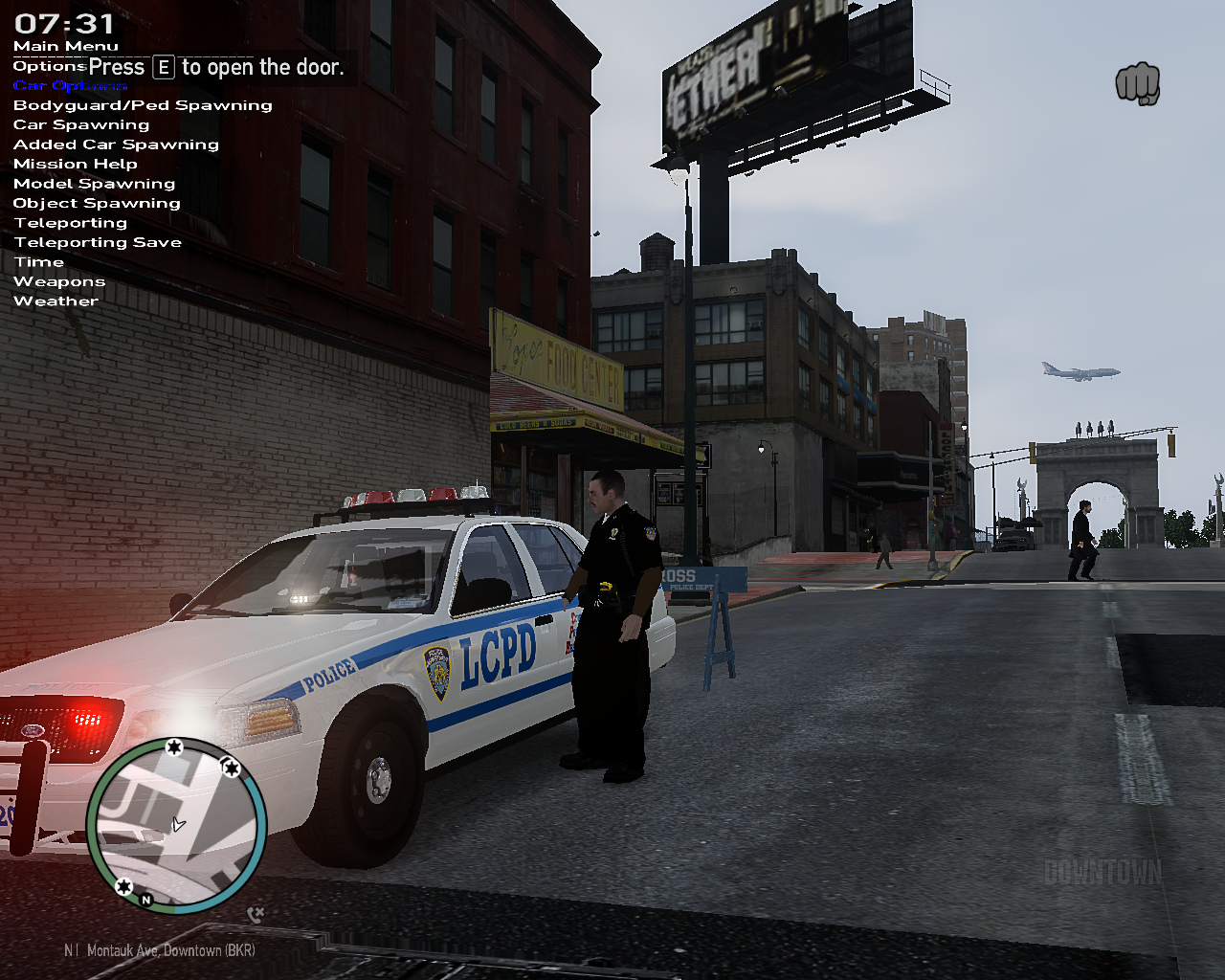Open the Weather options

click(56, 301)
